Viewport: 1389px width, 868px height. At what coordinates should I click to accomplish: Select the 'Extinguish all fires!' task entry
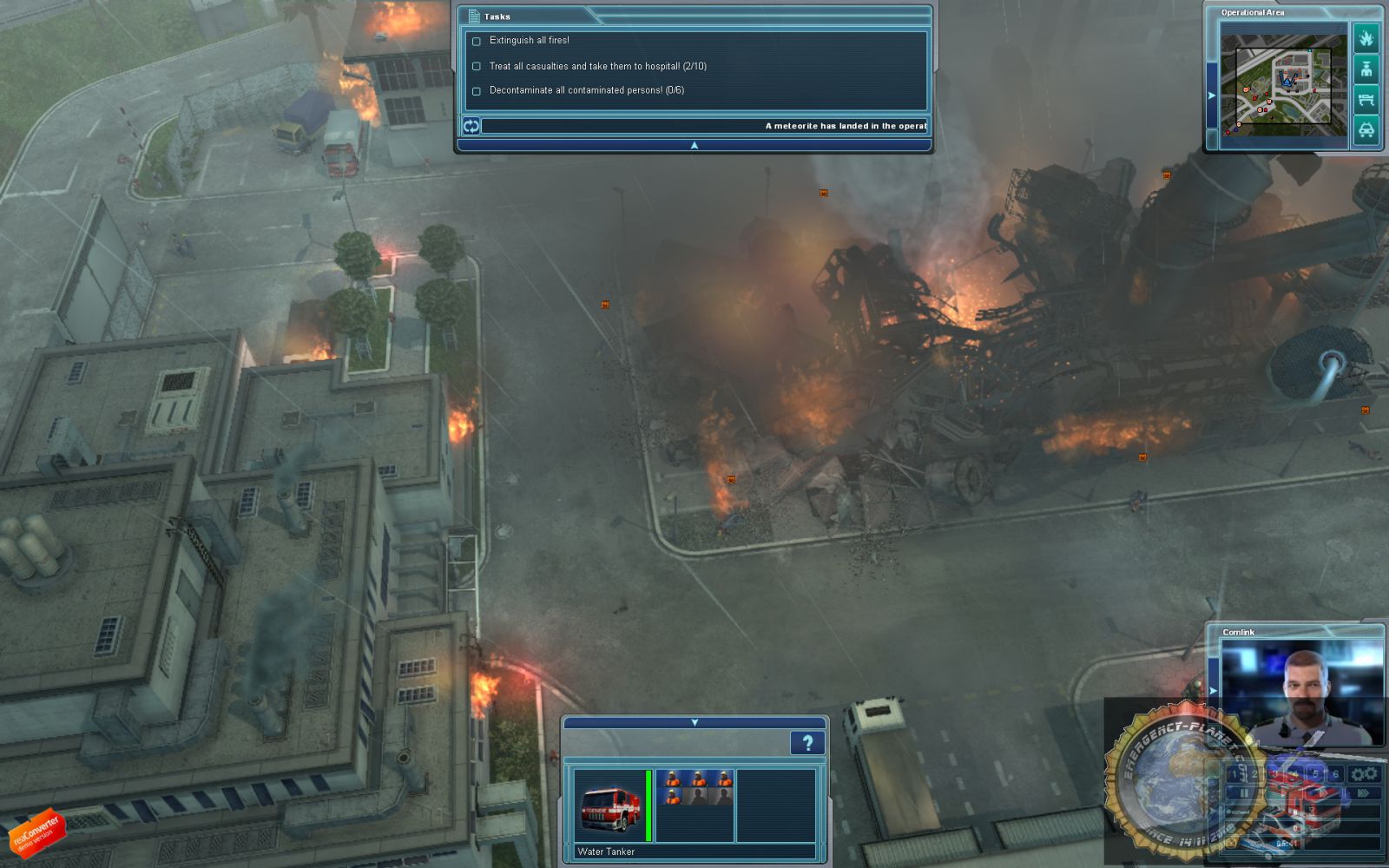(x=529, y=41)
